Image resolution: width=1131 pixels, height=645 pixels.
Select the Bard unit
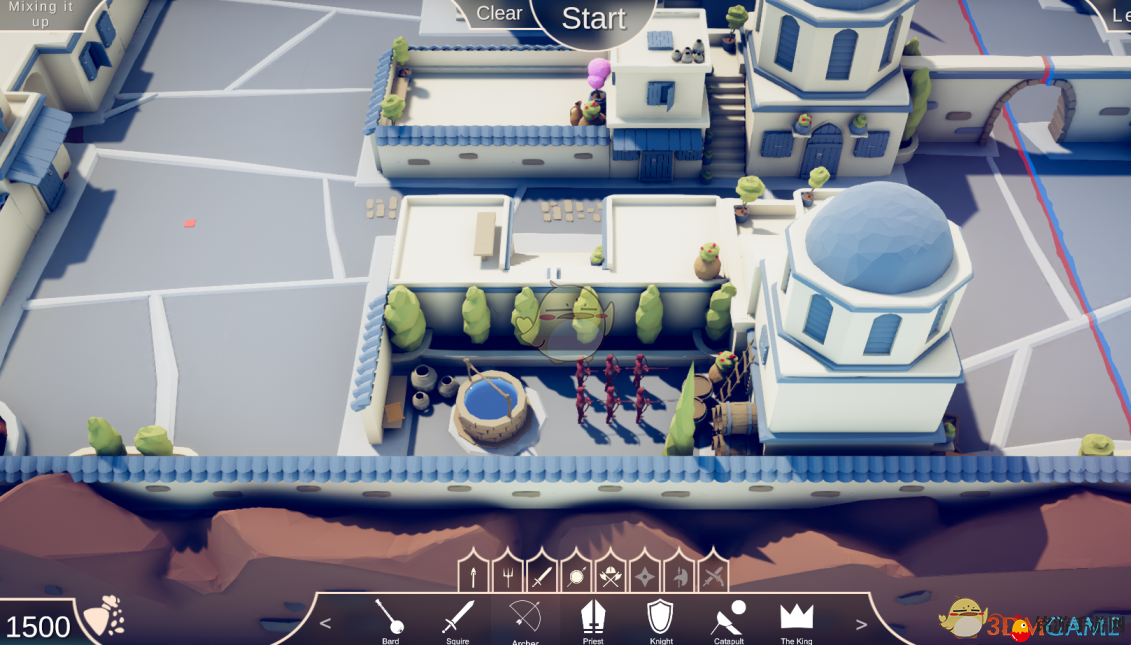[x=390, y=620]
